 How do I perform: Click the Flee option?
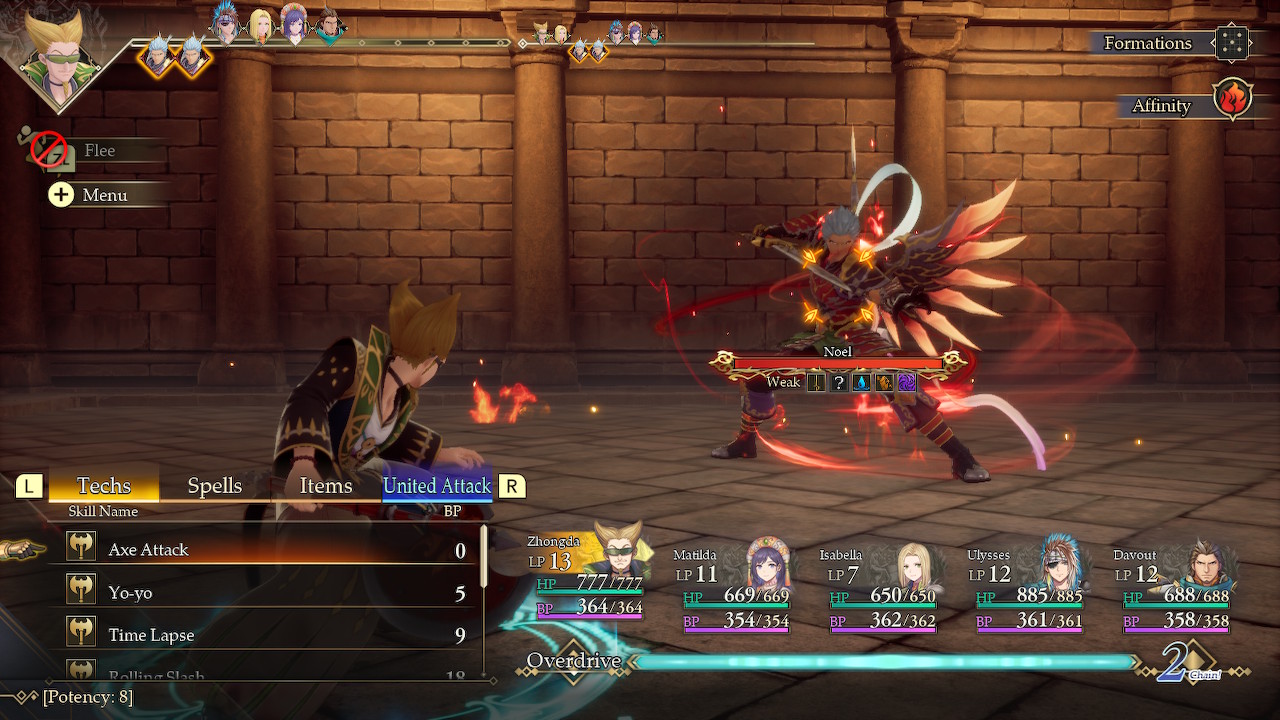[98, 151]
